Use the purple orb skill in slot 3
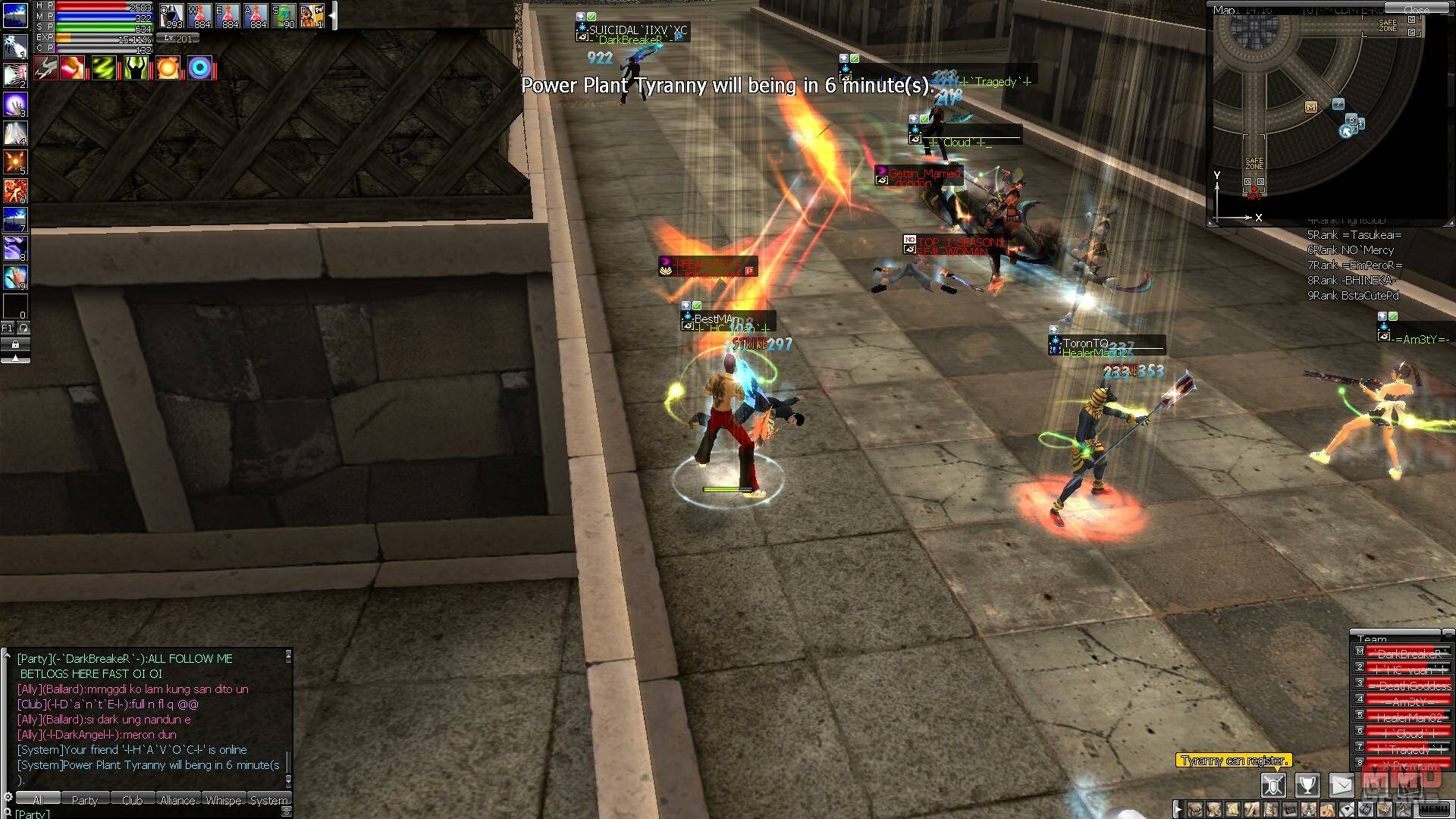Viewport: 1456px width, 819px height. point(15,103)
